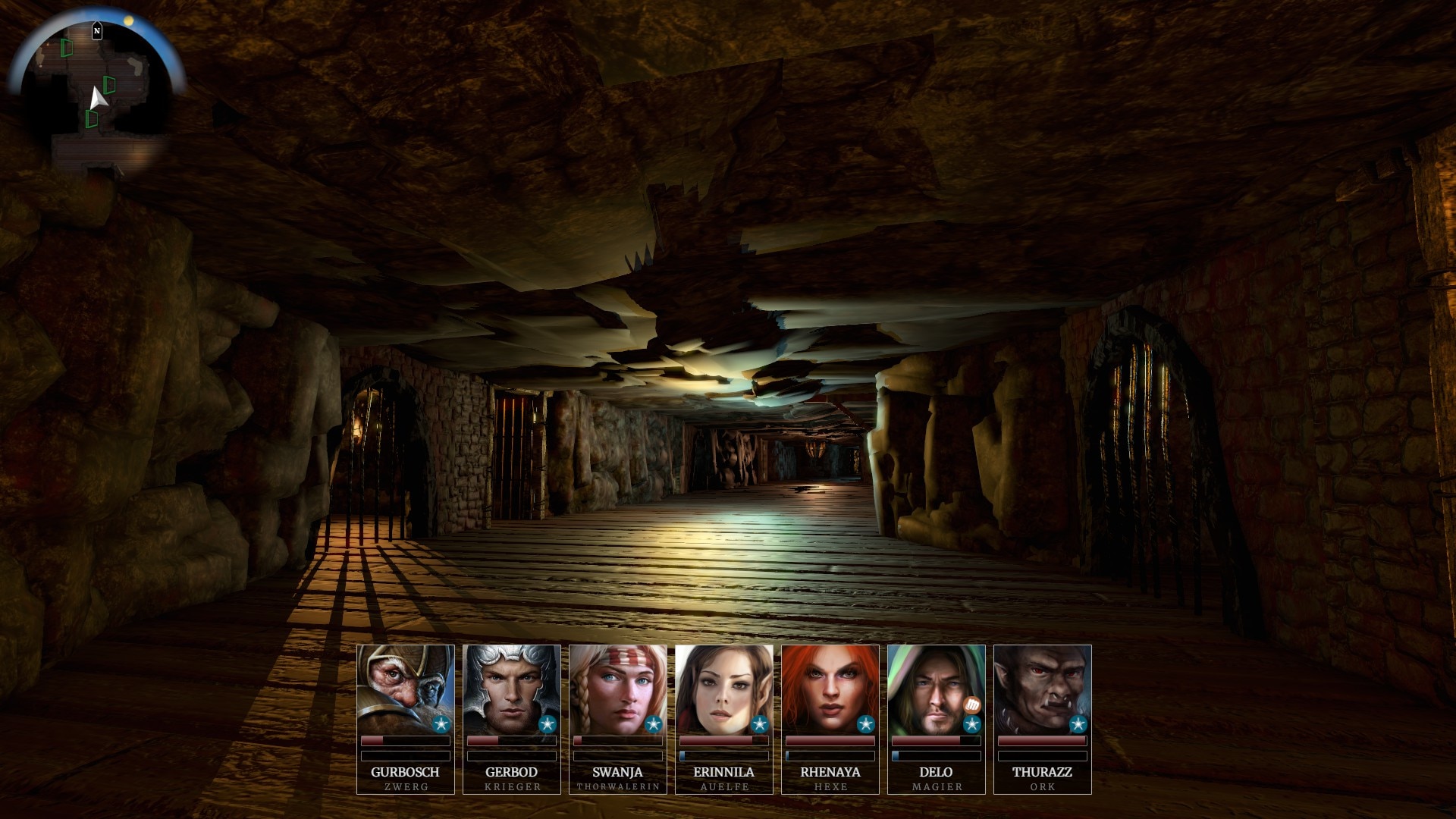Open Swanja the Thorwalerin's portrait
This screenshot has height=819, width=1456.
click(617, 689)
